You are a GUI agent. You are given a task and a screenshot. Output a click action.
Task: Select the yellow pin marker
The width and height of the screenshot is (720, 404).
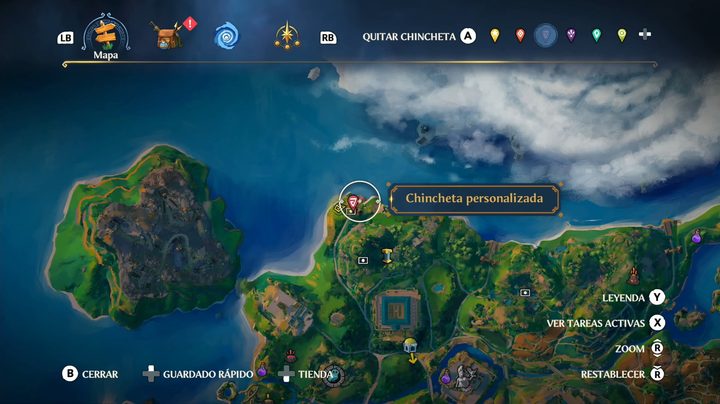click(x=495, y=36)
